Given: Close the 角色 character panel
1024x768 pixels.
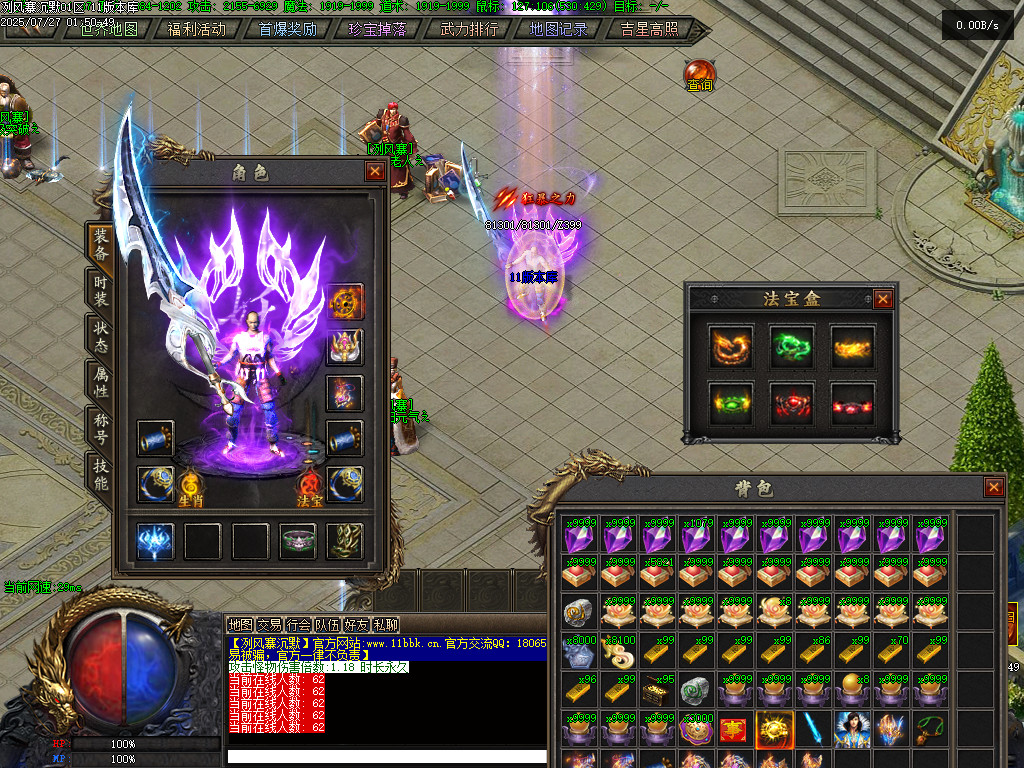Looking at the screenshot, I should [375, 172].
